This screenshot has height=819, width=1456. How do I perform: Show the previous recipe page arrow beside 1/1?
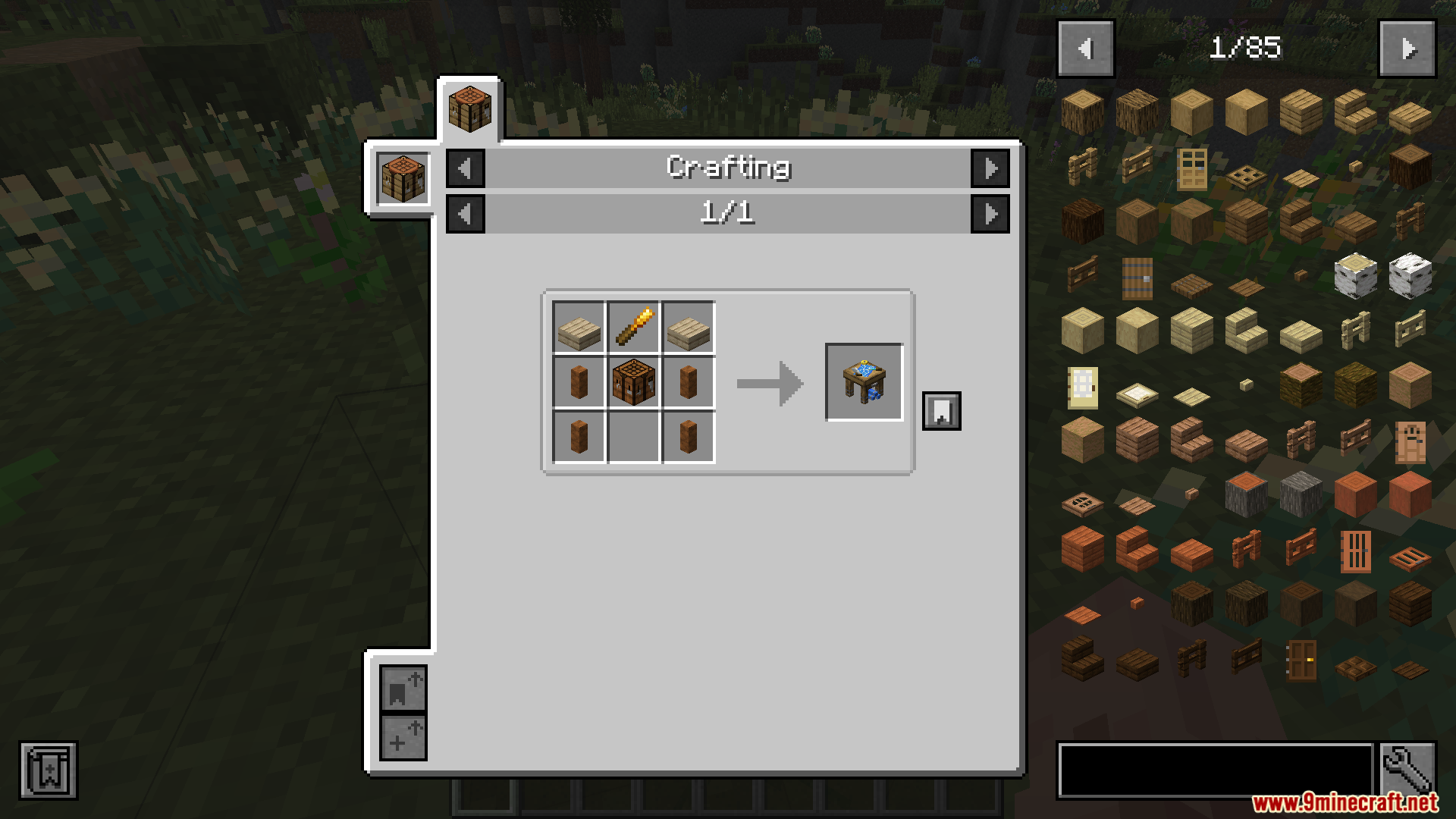click(x=466, y=214)
